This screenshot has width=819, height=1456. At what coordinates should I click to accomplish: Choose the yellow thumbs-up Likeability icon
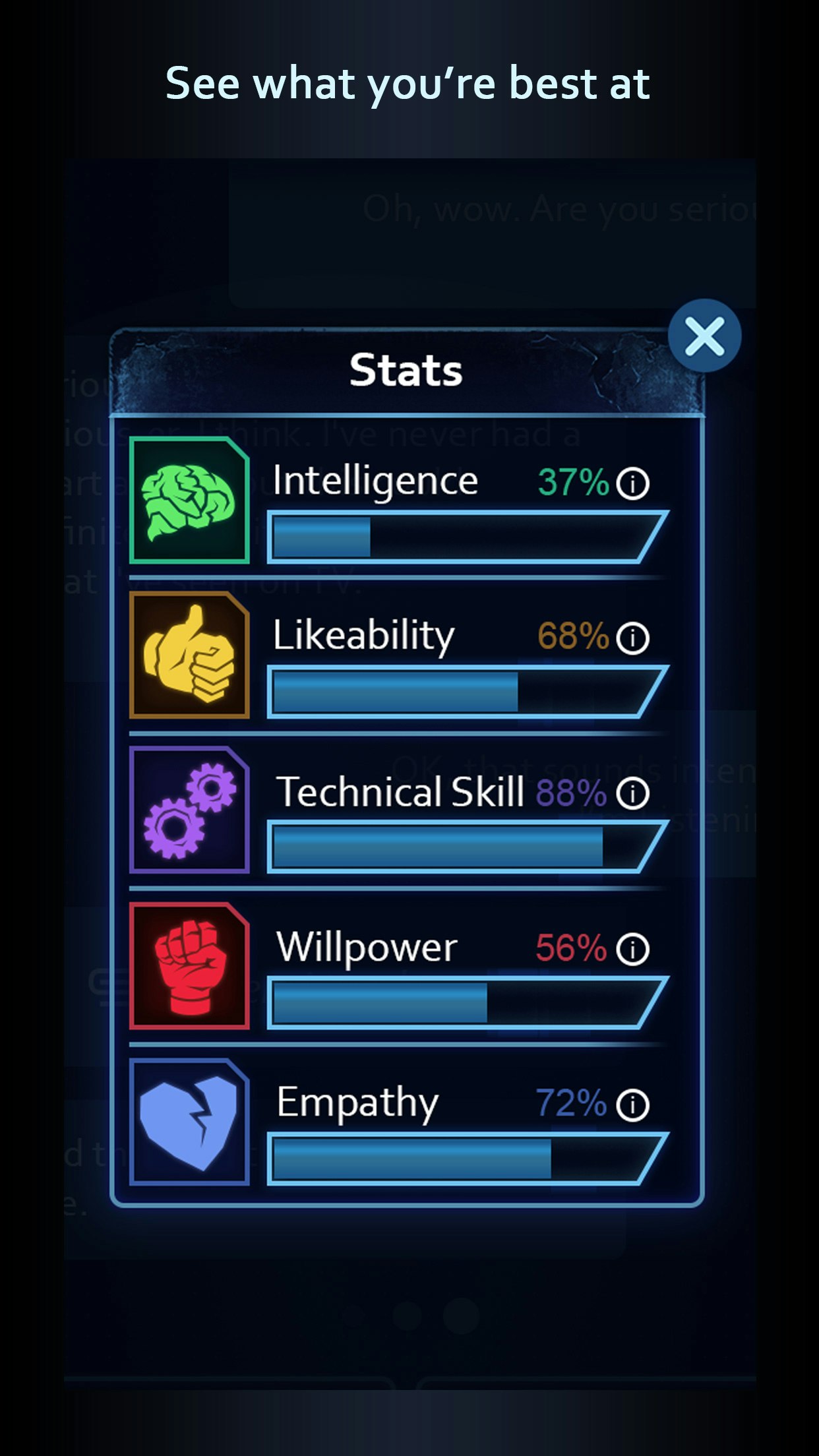189,655
